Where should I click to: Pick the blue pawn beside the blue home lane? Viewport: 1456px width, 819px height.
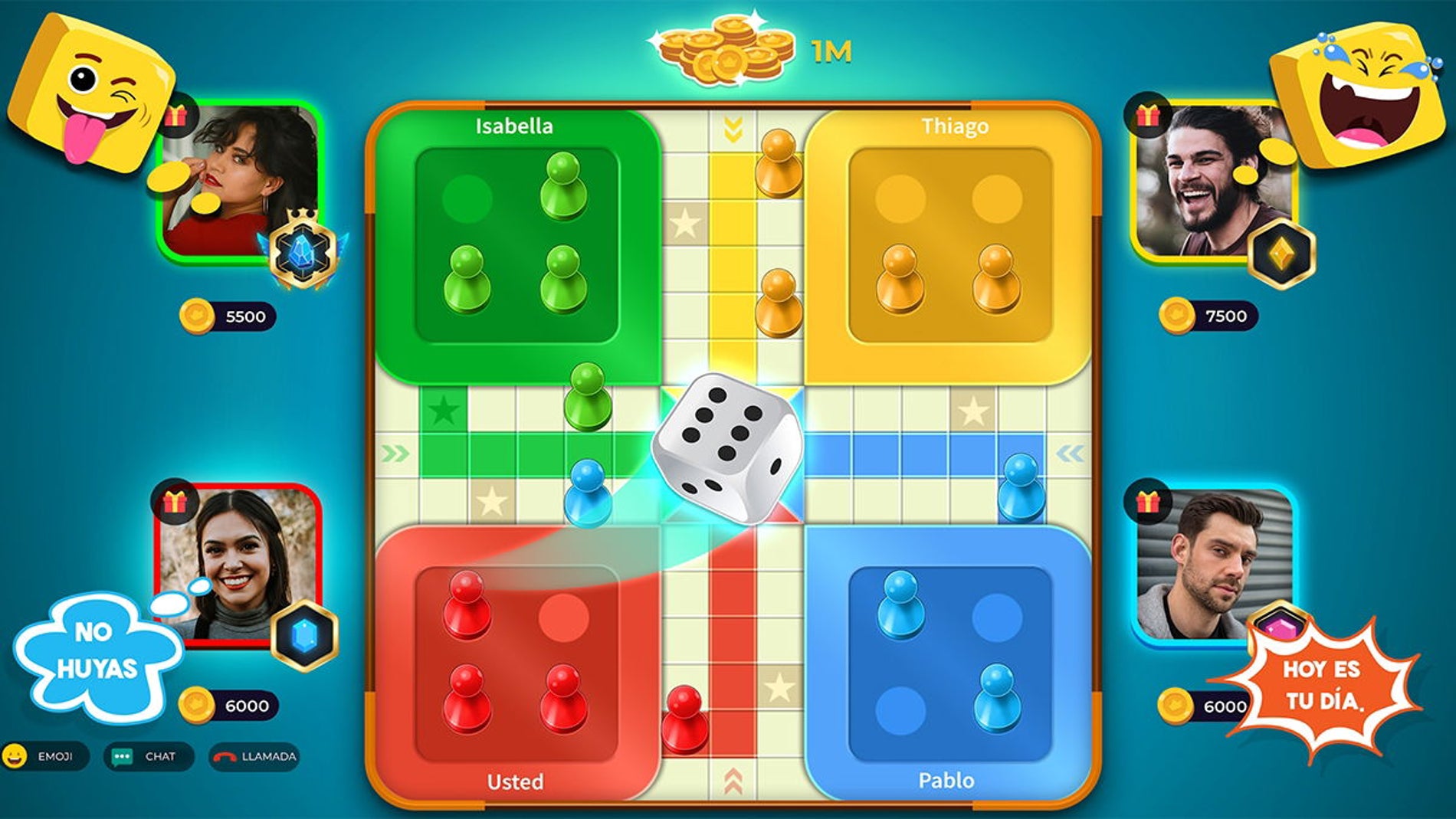1021,489
